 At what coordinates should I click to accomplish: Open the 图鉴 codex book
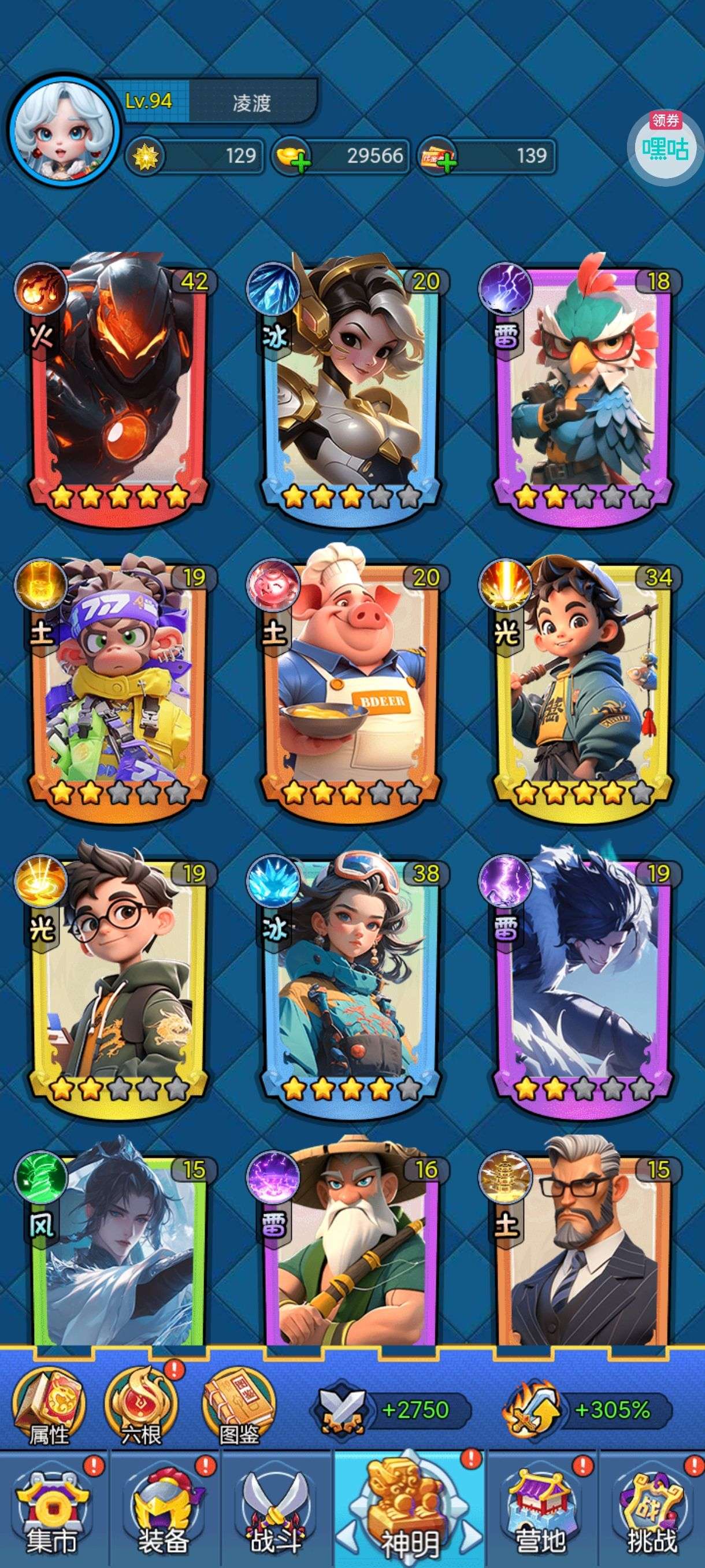click(x=239, y=1411)
